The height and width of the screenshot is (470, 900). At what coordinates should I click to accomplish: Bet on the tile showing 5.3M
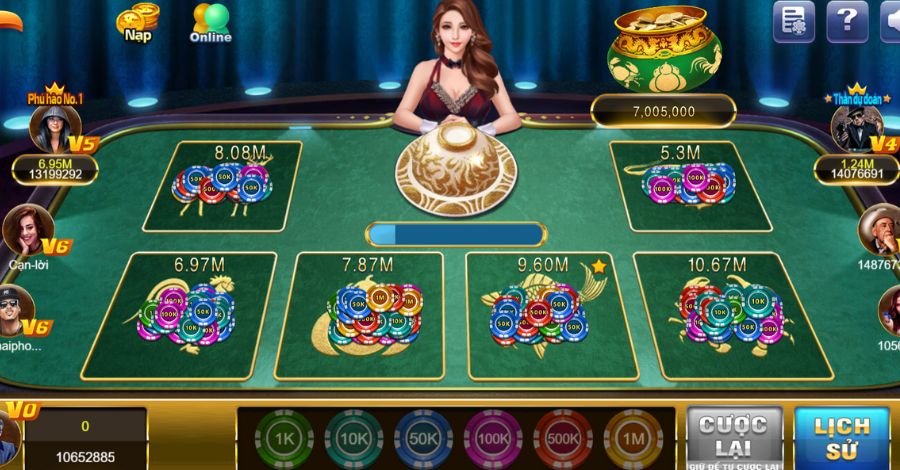click(690, 186)
